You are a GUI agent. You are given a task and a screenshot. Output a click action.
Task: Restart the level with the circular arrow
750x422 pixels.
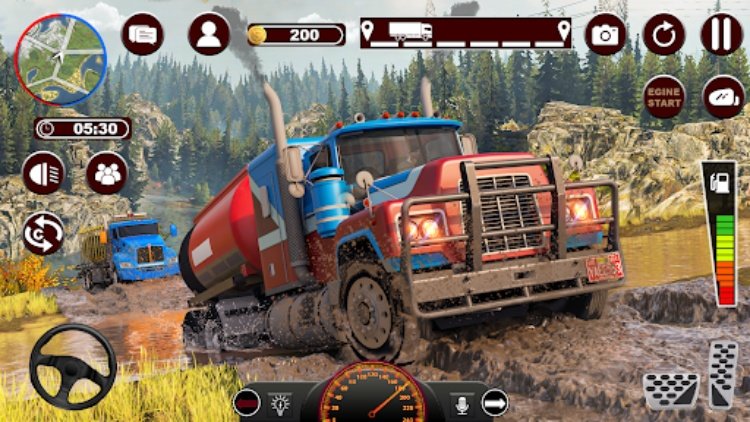pos(663,34)
